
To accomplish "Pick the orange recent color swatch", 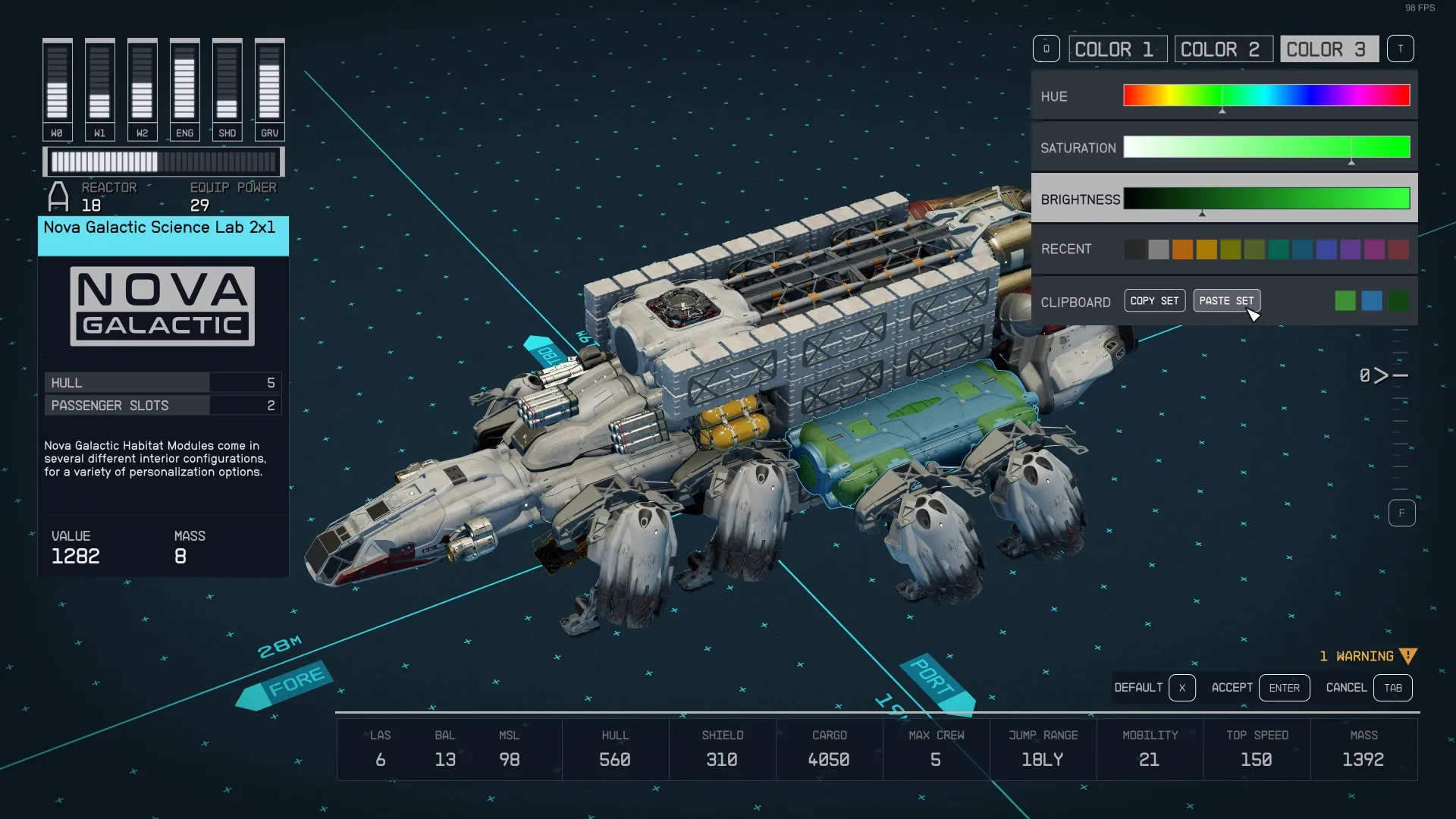I will (x=1182, y=249).
